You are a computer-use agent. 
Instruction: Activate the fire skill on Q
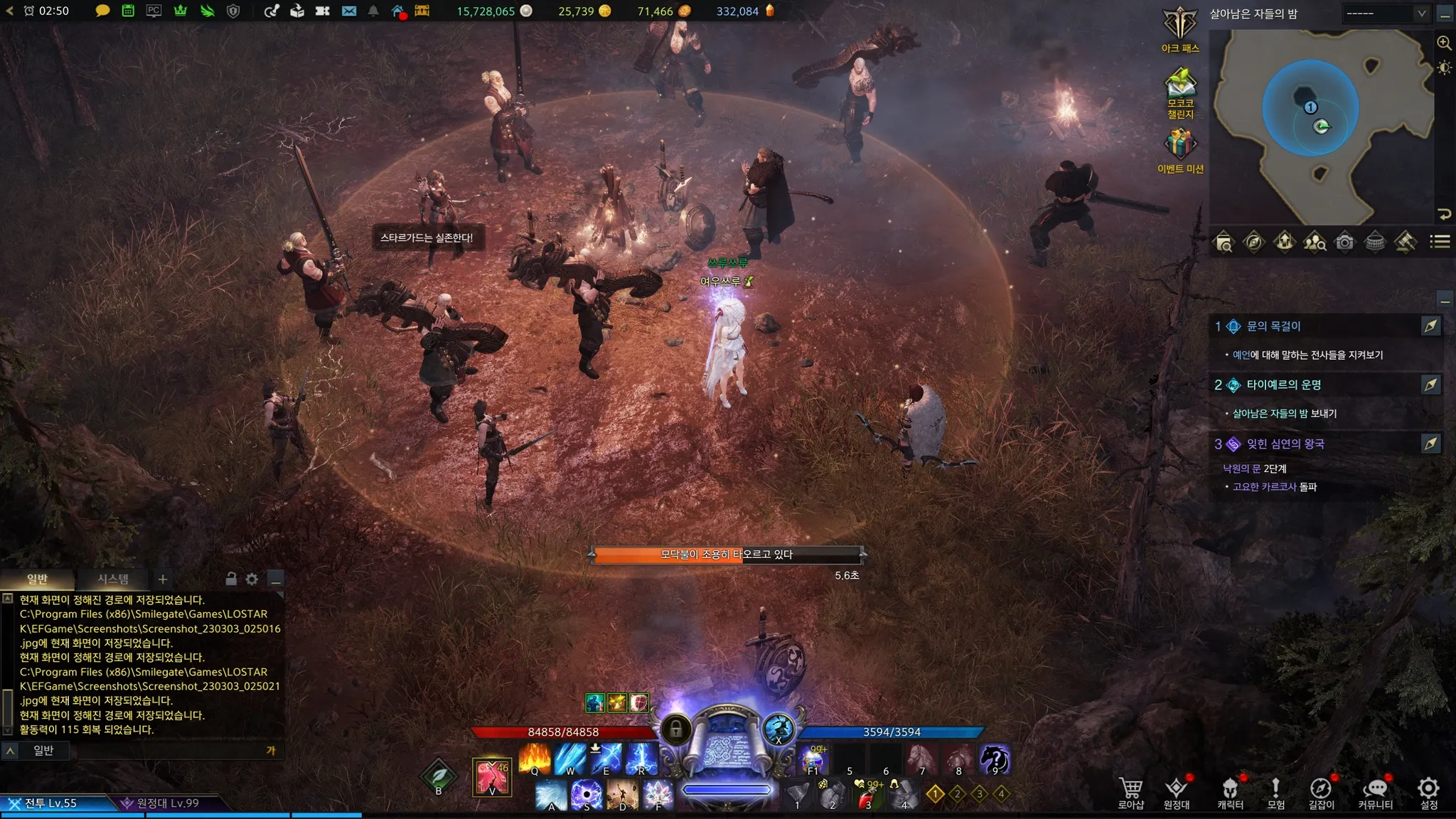click(x=535, y=759)
